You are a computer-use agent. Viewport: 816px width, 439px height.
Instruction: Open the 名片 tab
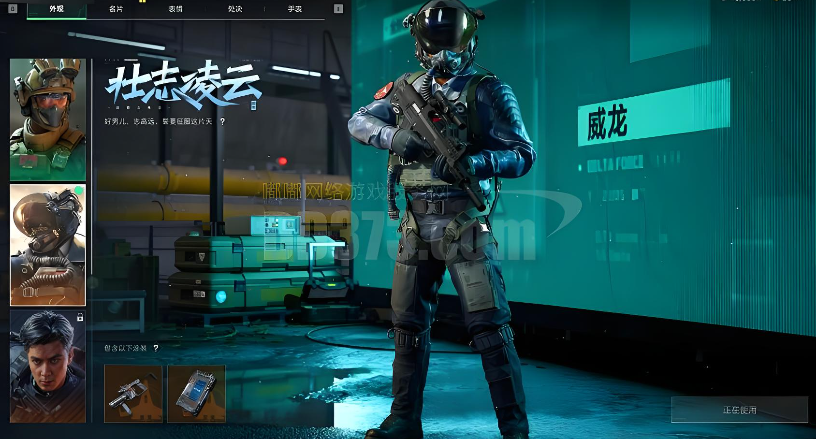pos(117,9)
